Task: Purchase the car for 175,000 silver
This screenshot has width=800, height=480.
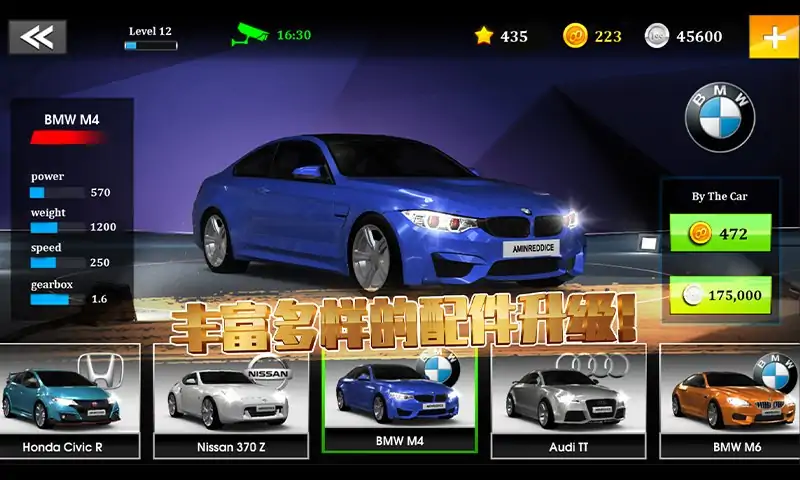Action: (720, 295)
